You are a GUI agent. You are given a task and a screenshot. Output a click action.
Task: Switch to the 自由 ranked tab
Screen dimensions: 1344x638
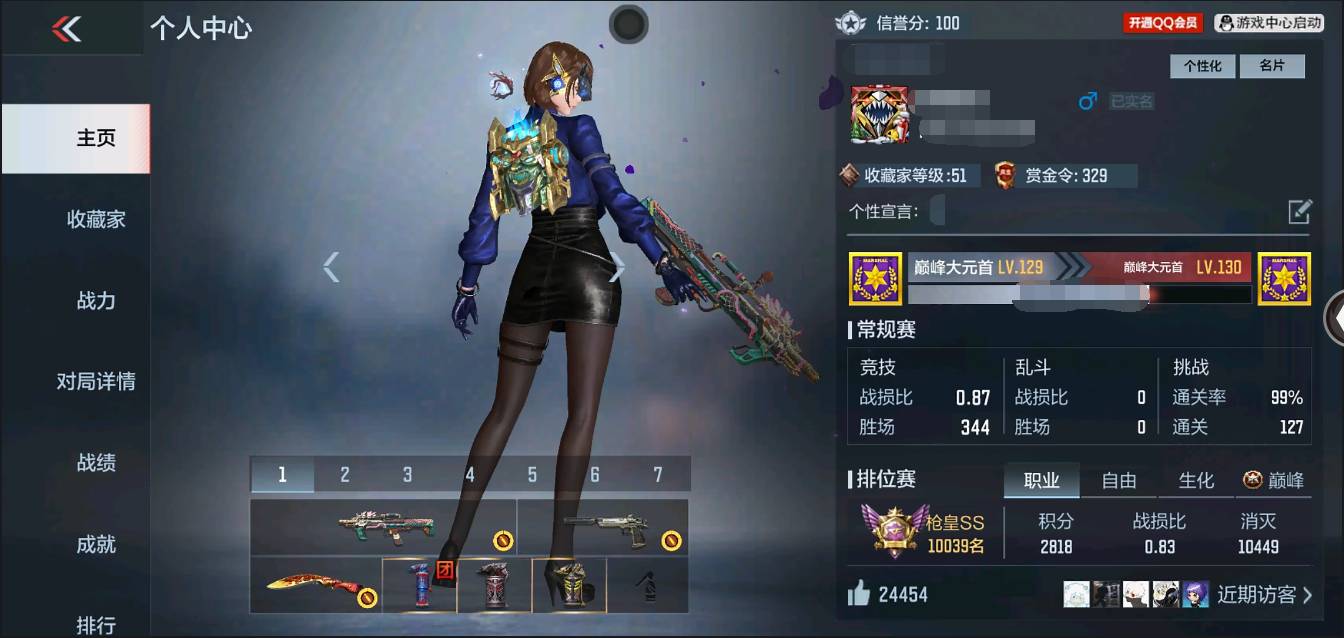[x=1118, y=481]
